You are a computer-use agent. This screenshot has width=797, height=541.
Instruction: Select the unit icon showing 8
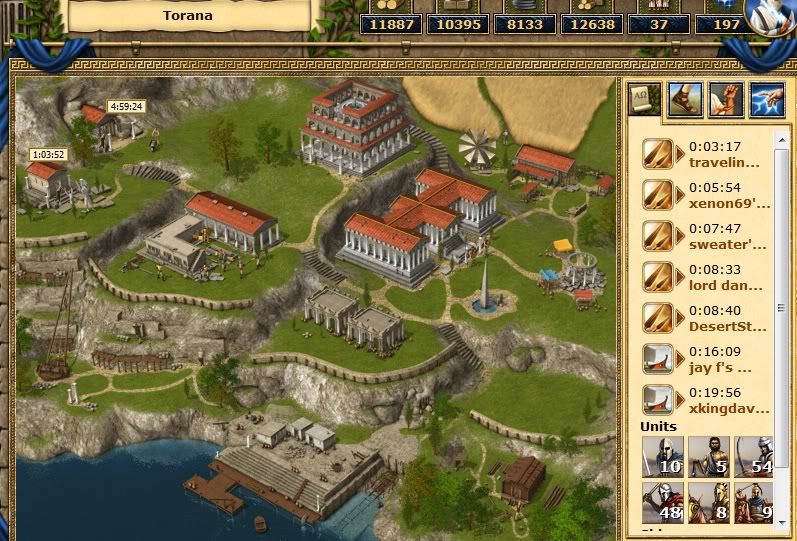point(707,502)
